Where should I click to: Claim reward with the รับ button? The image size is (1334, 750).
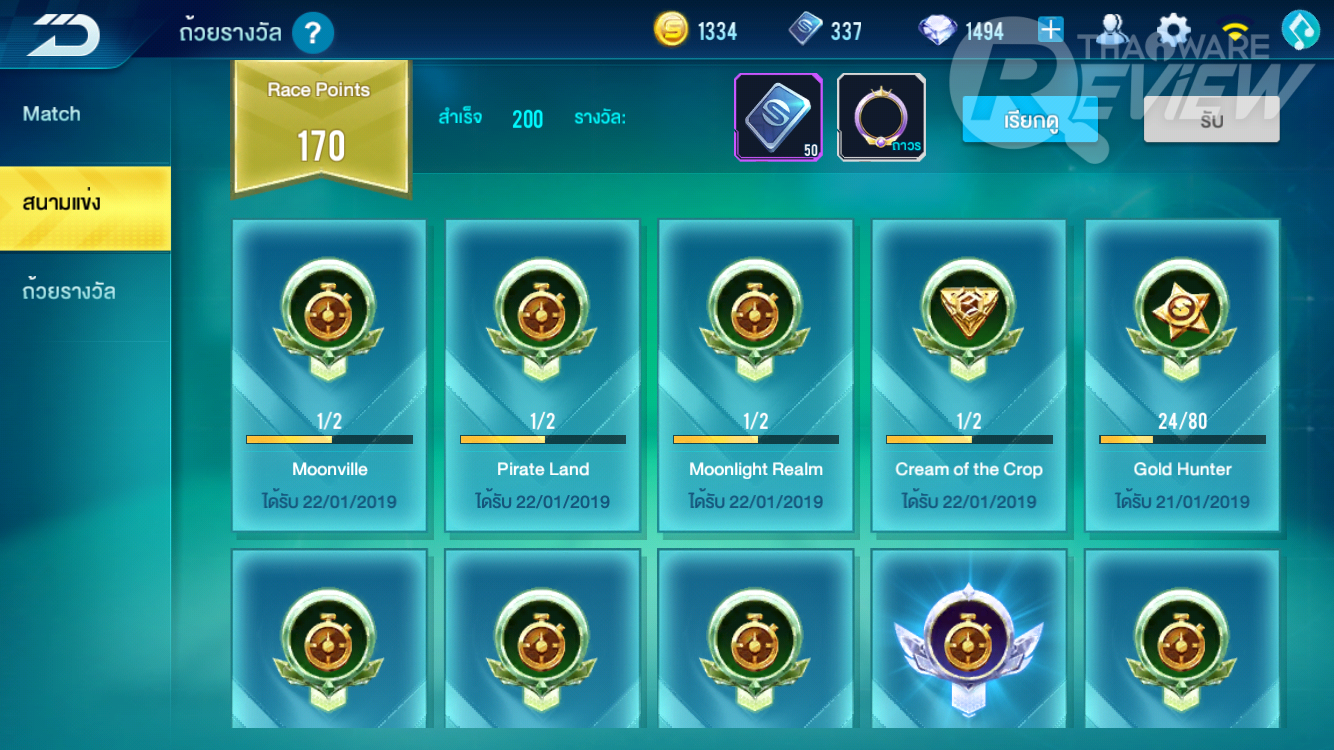[x=1211, y=120]
